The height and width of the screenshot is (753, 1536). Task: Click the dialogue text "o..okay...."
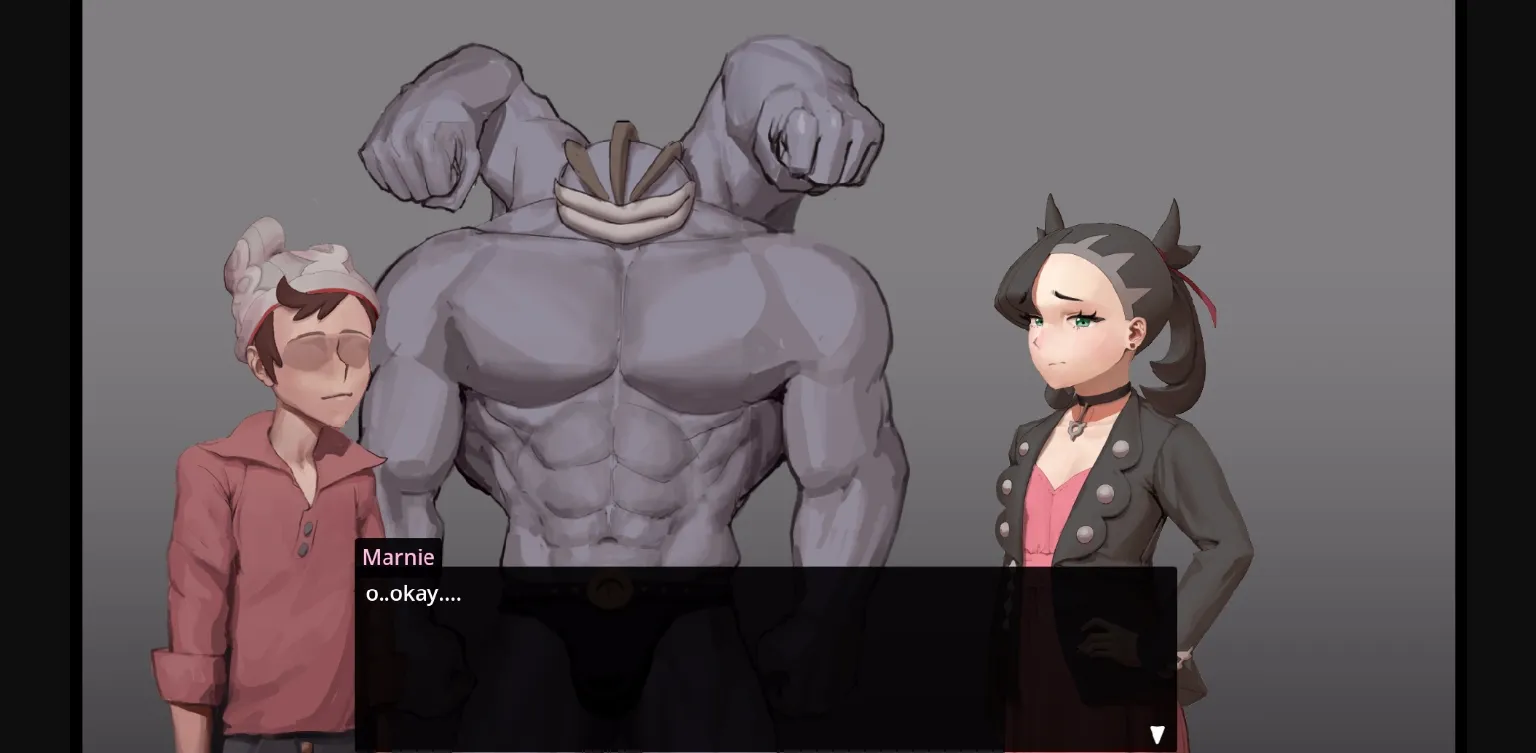412,593
